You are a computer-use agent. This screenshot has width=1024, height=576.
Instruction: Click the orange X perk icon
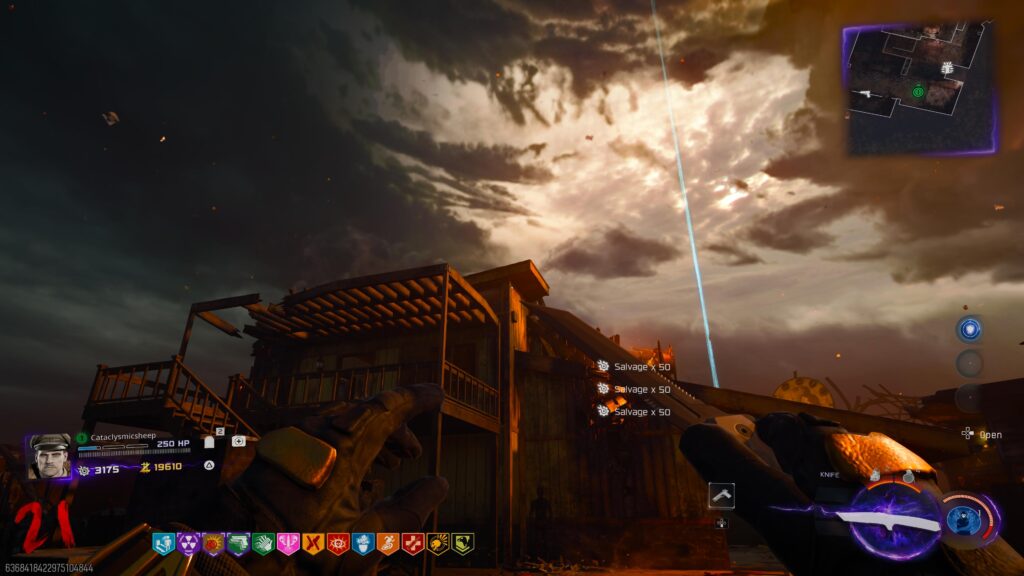click(313, 544)
